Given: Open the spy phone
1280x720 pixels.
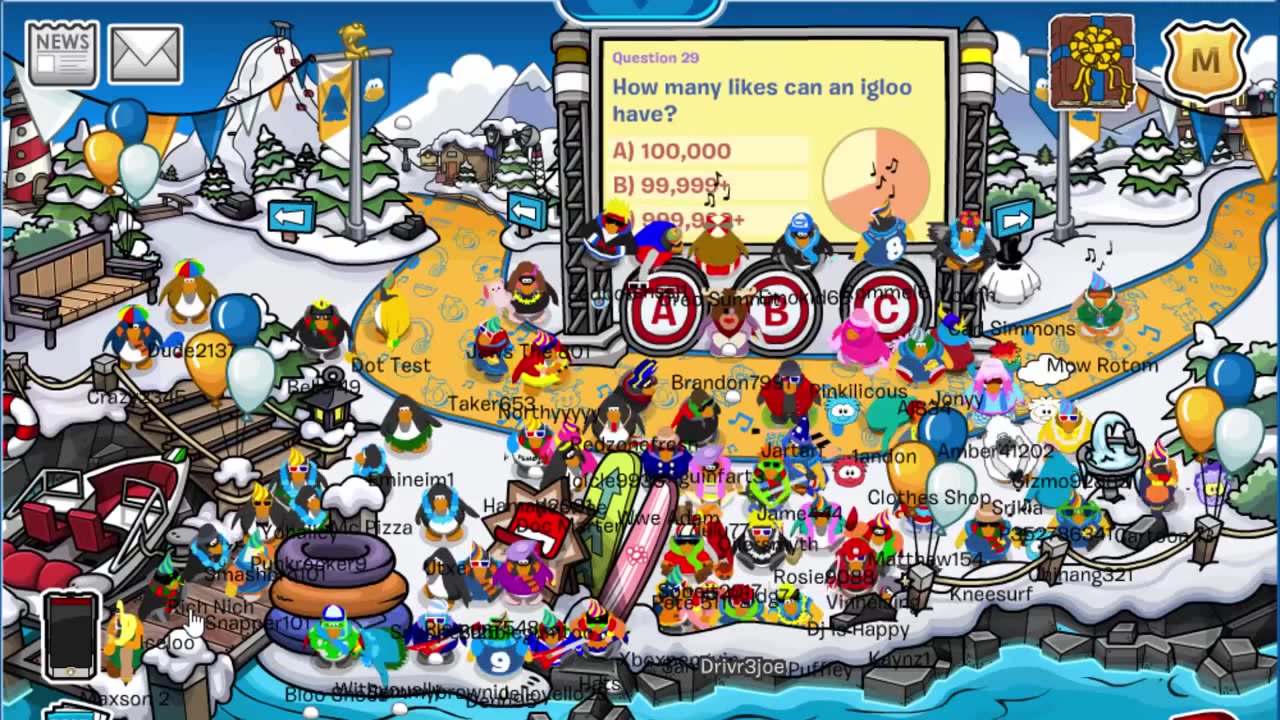Looking at the screenshot, I should 69,636.
